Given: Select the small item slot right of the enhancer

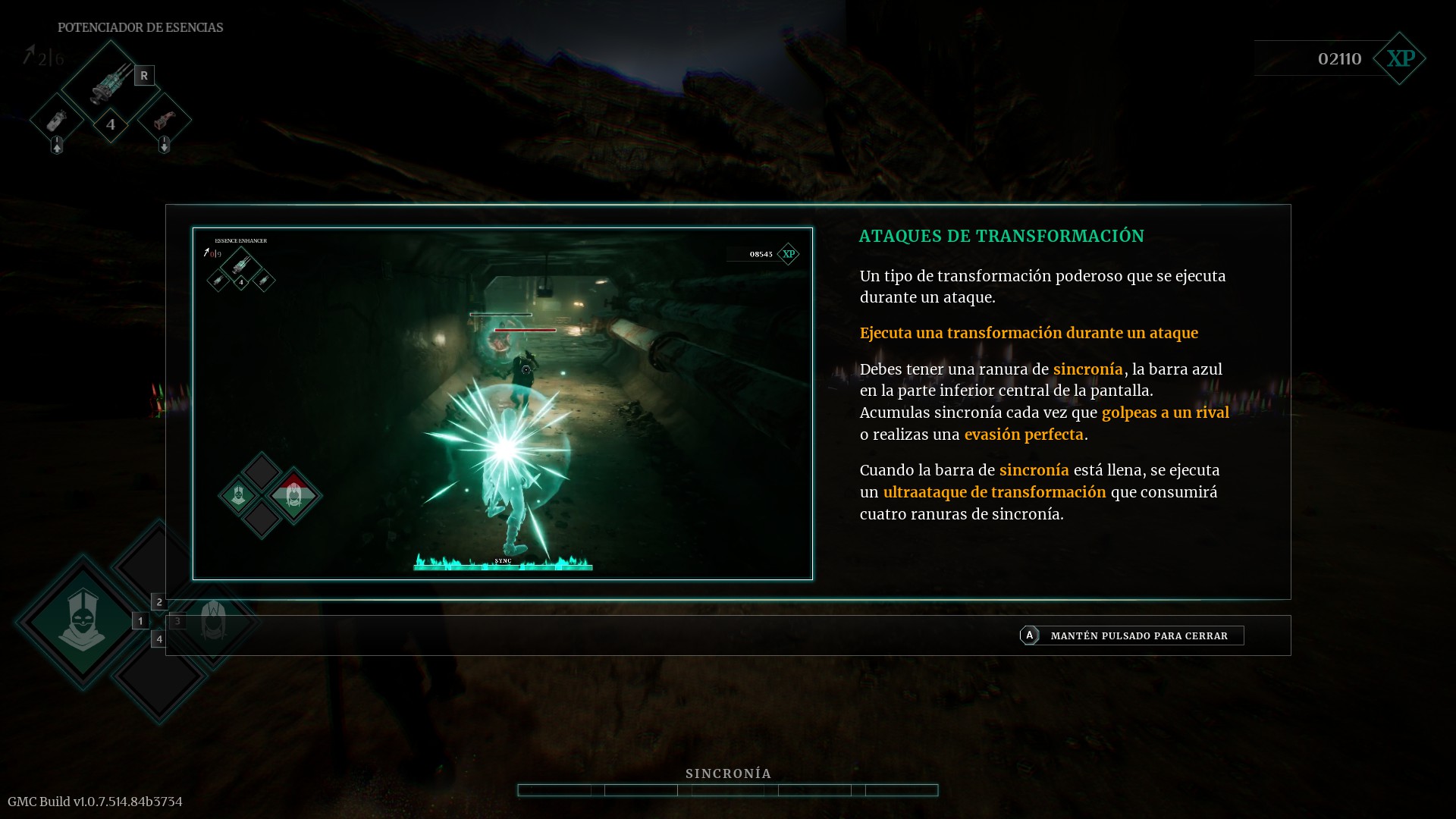Looking at the screenshot, I should coord(165,120).
